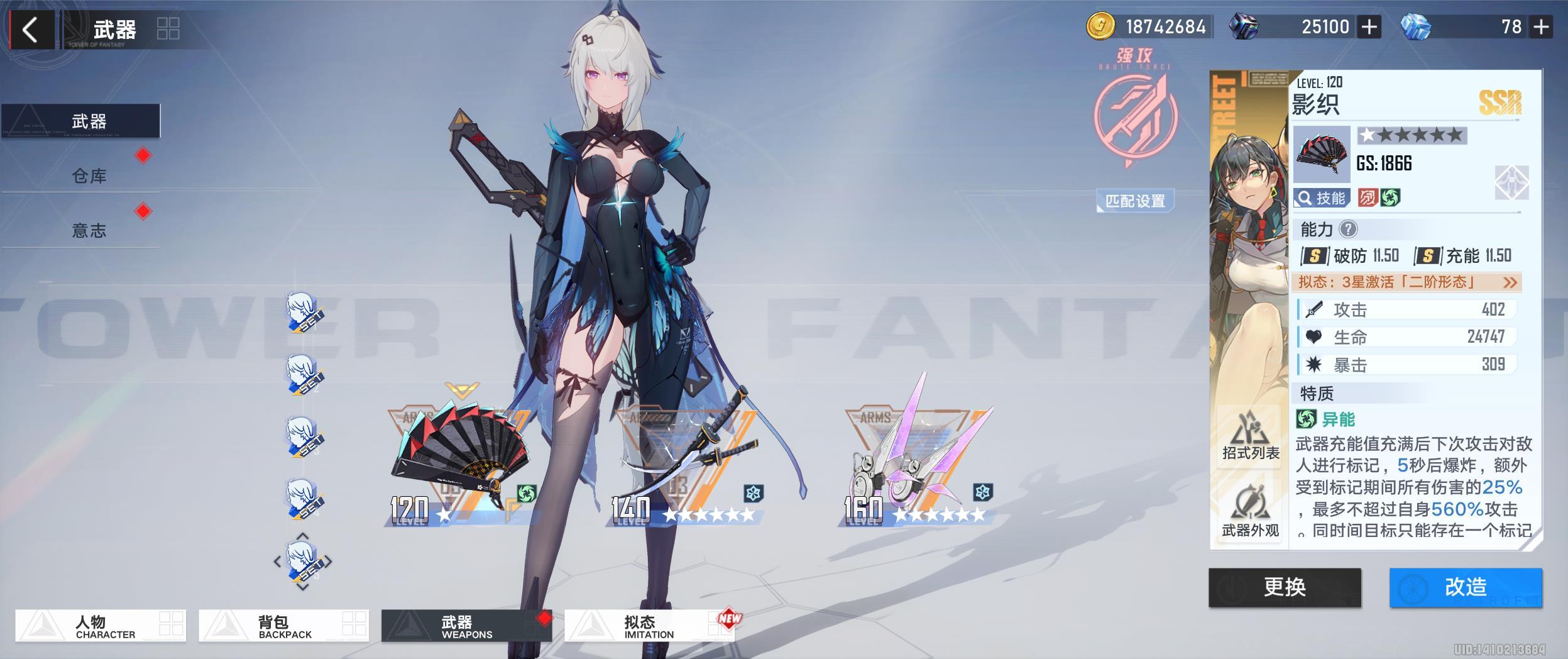This screenshot has height=659, width=1568.
Task: Click the 更换 replace button
Action: [x=1284, y=587]
